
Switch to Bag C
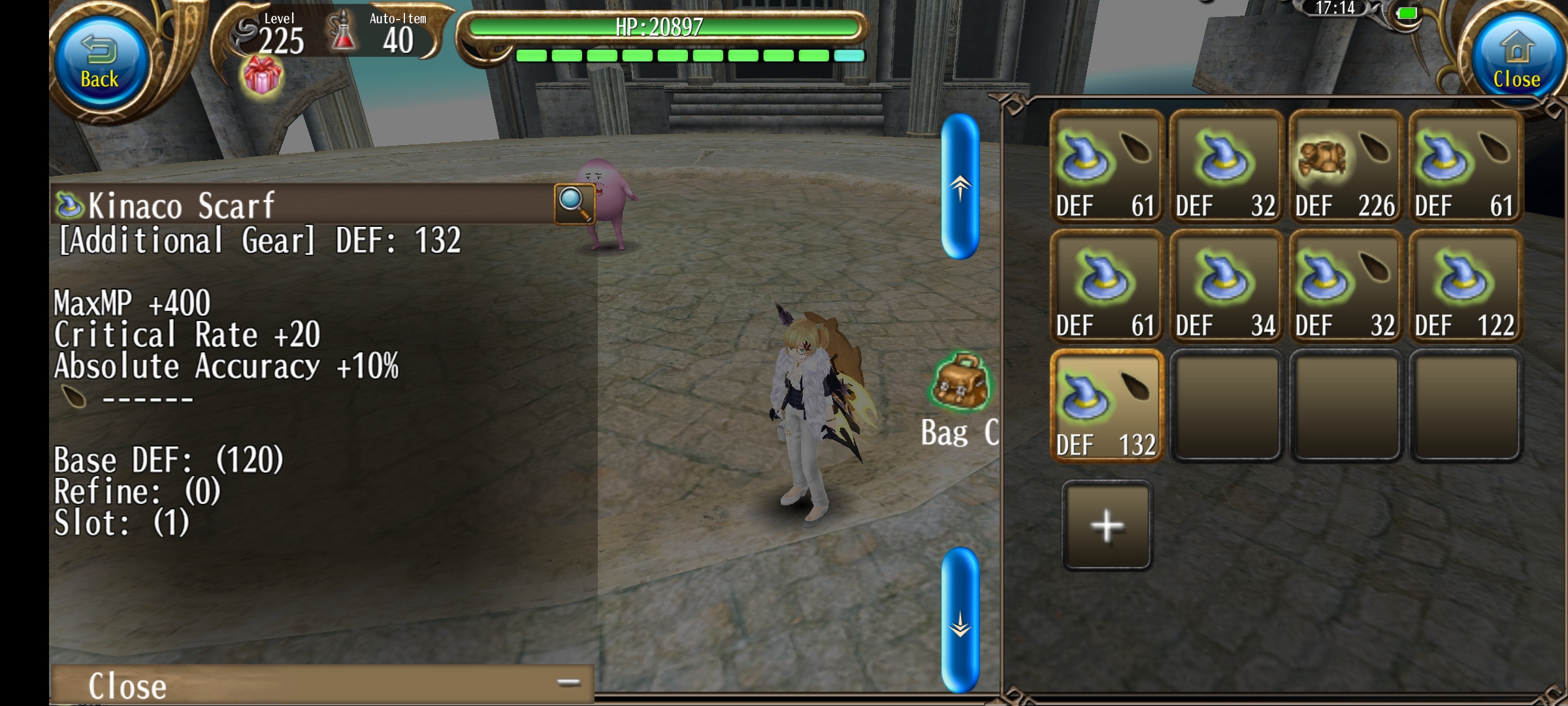[x=960, y=399]
